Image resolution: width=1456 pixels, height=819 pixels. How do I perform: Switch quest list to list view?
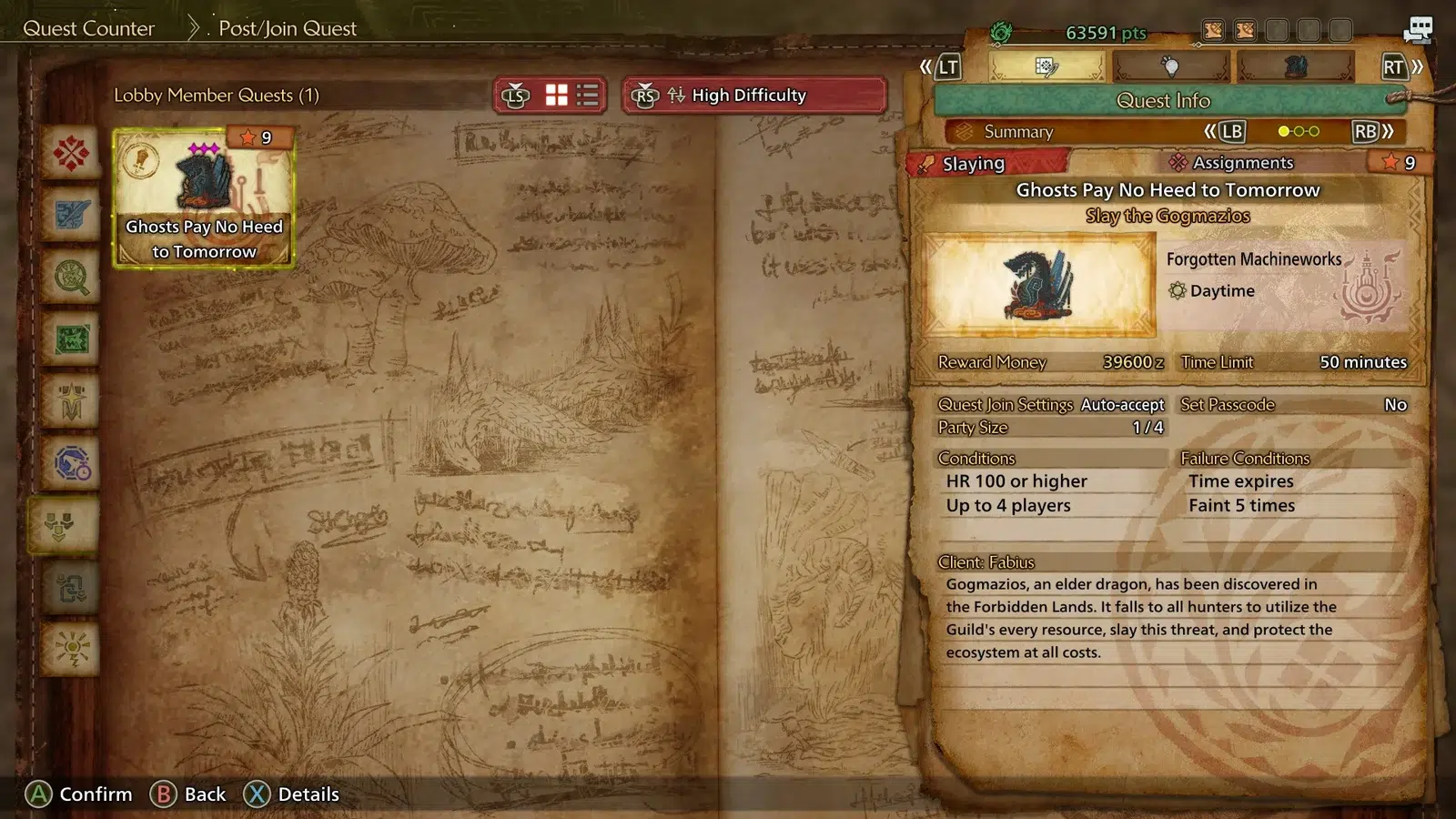point(588,95)
